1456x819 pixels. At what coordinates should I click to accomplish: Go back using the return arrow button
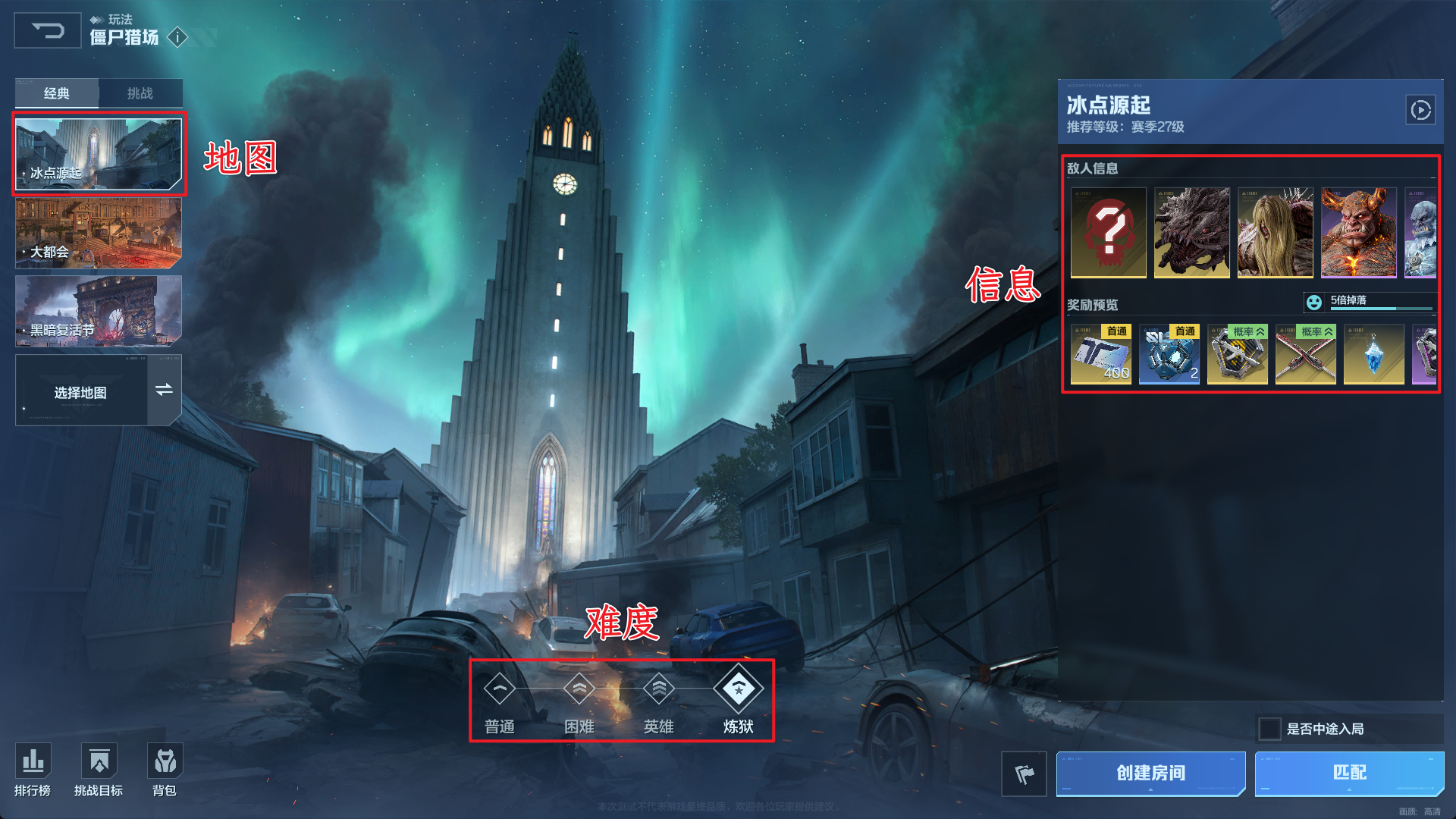[x=47, y=31]
